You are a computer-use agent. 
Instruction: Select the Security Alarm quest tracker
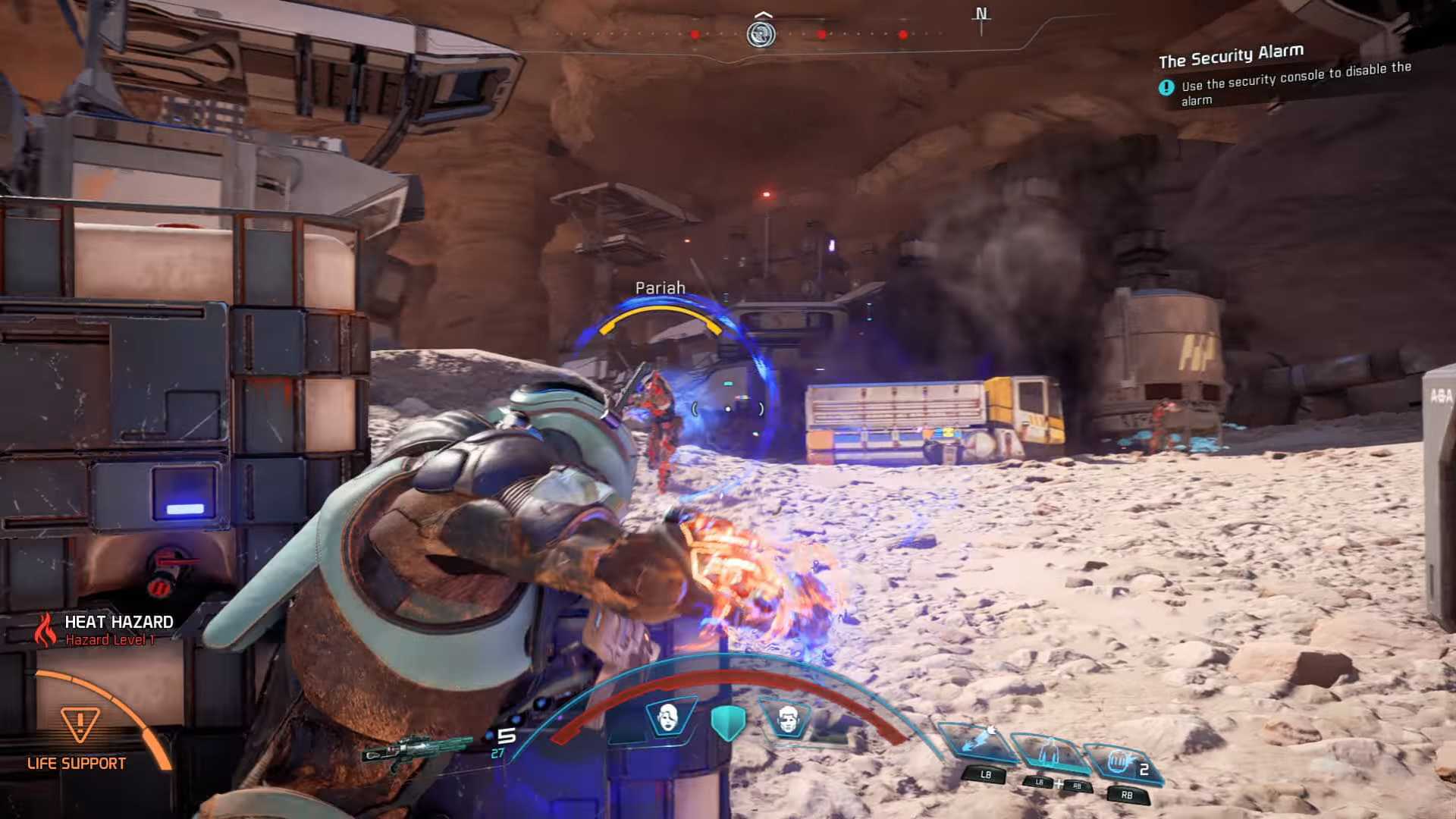pyautogui.click(x=1230, y=56)
